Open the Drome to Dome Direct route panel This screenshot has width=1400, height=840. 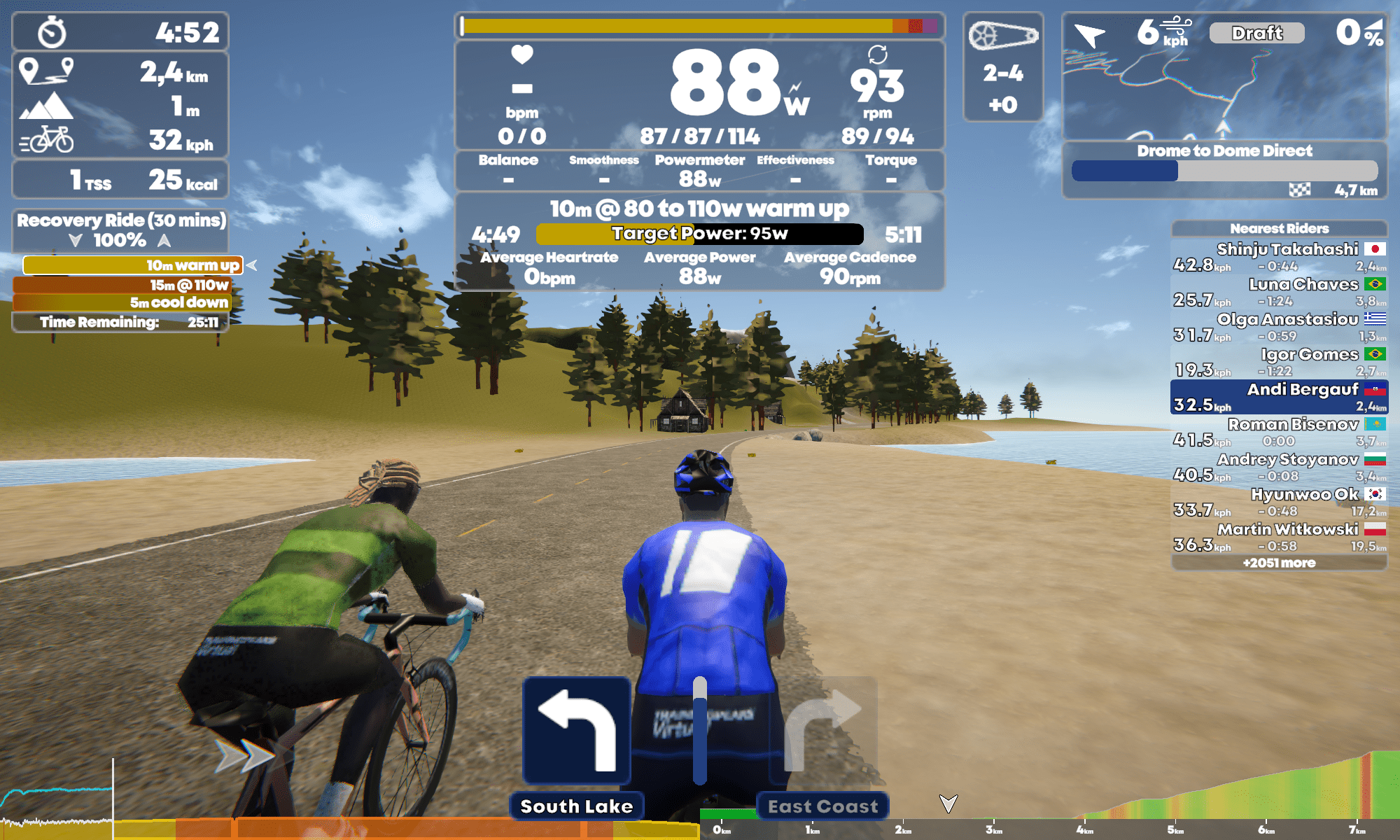(1224, 169)
